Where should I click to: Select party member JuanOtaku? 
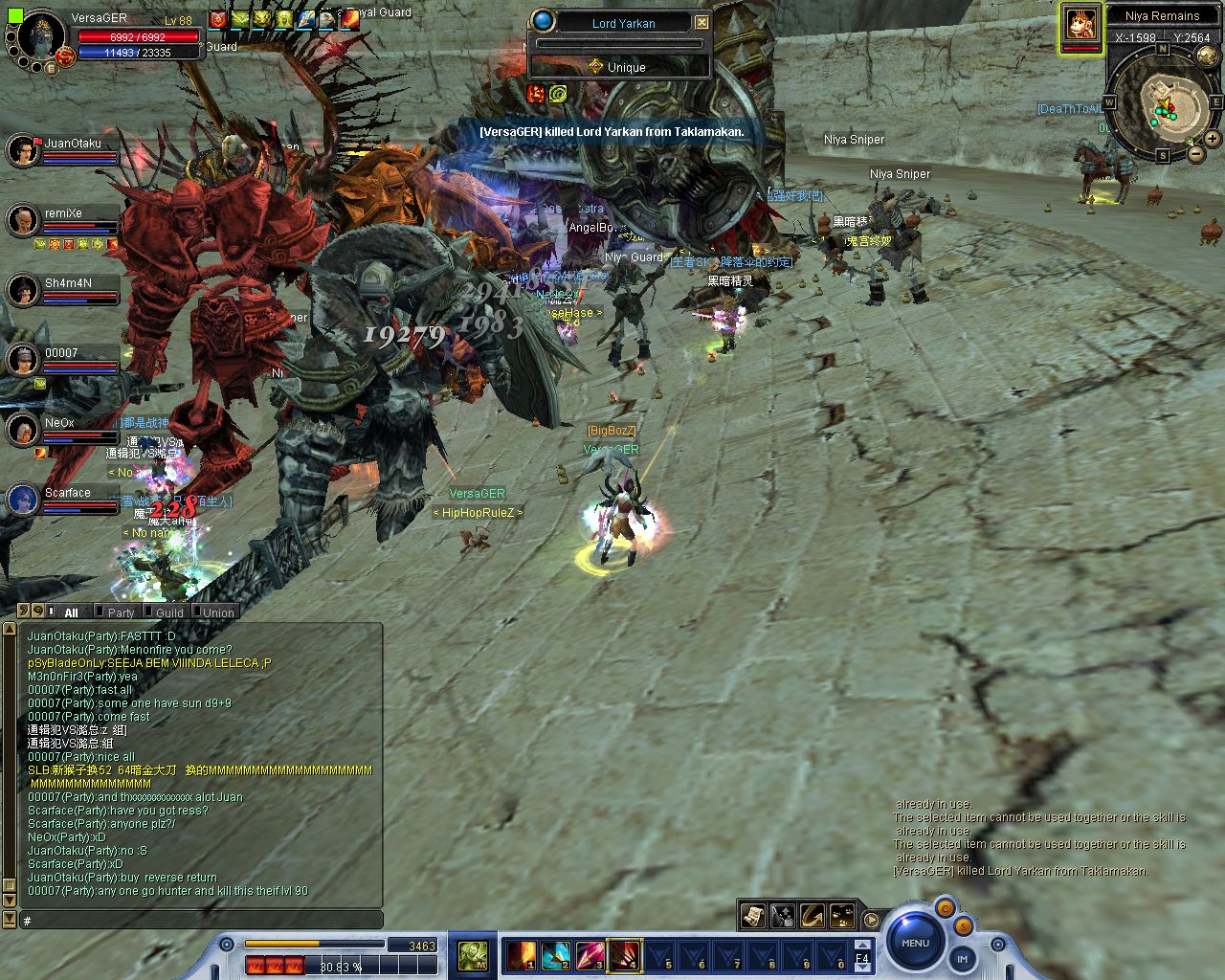tap(23, 150)
